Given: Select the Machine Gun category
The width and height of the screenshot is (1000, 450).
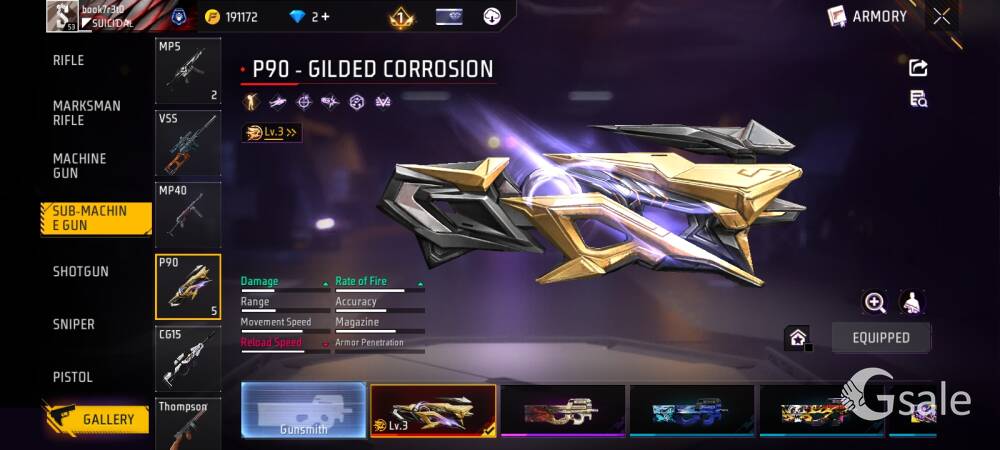Looking at the screenshot, I should pos(80,166).
